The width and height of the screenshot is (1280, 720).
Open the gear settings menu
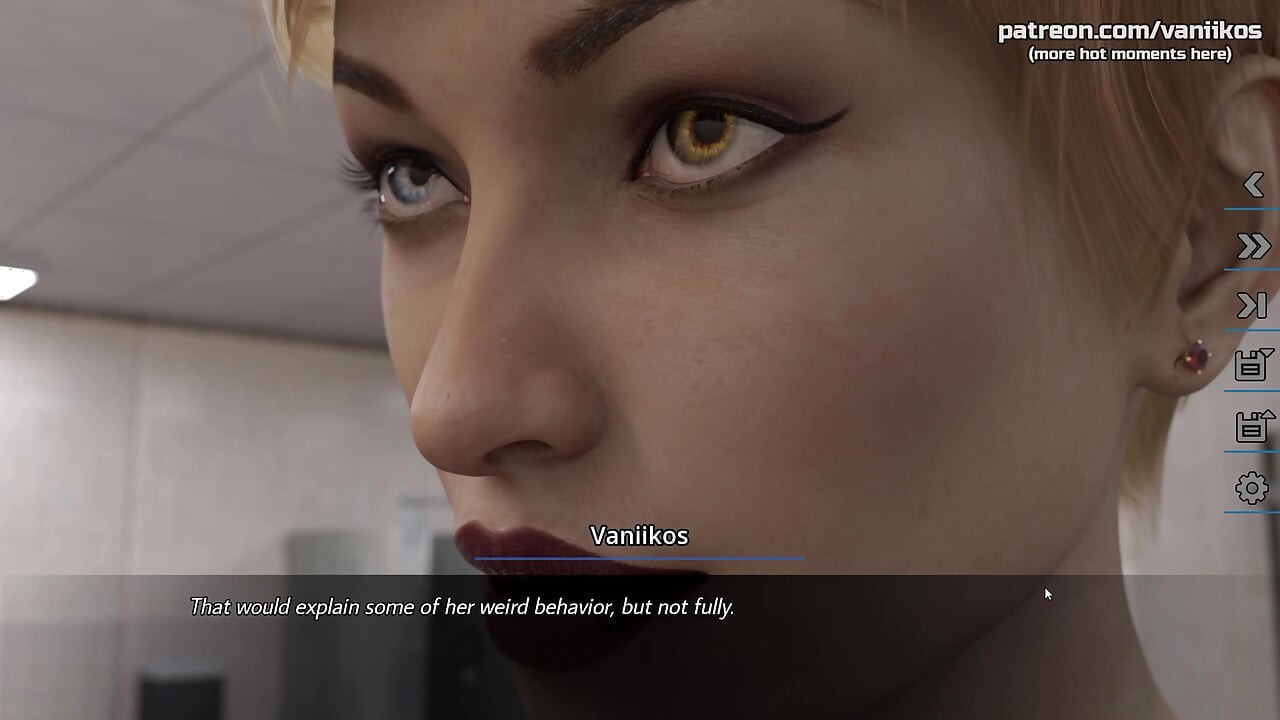[x=1252, y=488]
